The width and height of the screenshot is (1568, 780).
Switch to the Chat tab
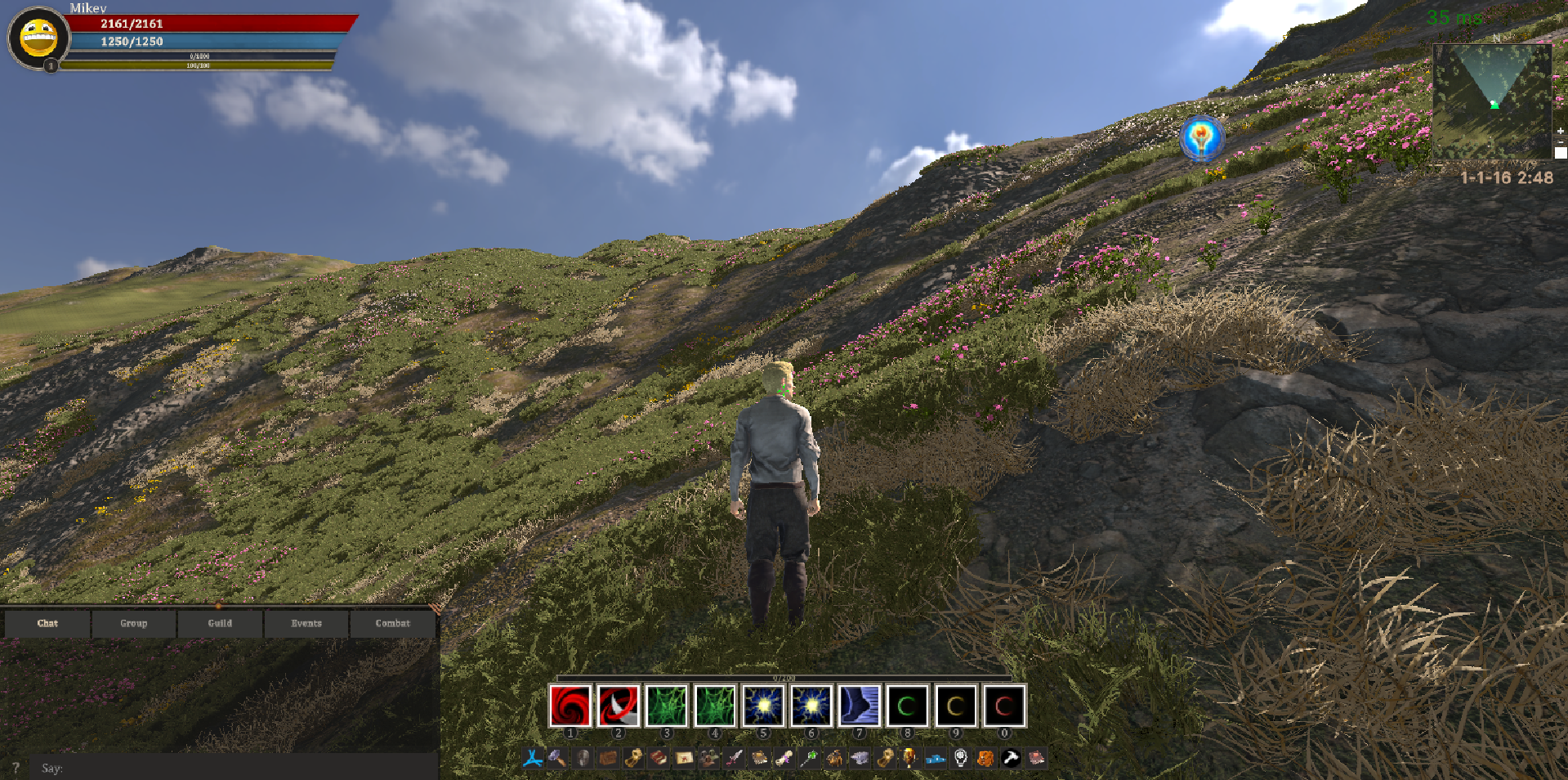tap(47, 623)
